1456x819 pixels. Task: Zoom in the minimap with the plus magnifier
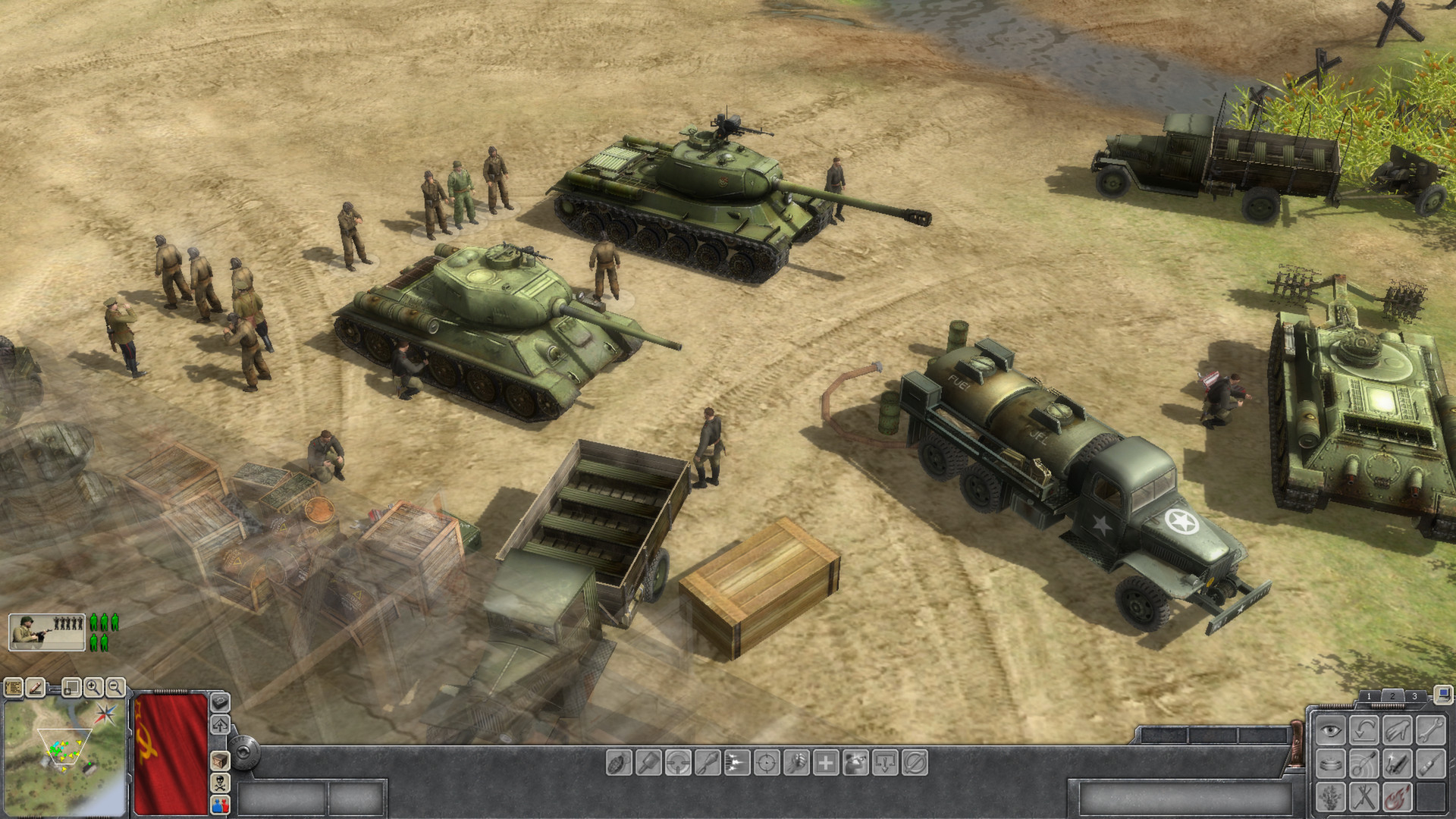[x=93, y=688]
